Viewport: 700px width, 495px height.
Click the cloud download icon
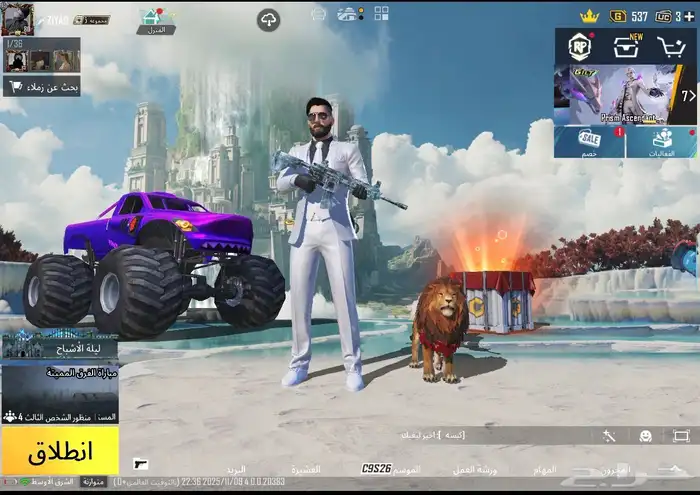(268, 19)
